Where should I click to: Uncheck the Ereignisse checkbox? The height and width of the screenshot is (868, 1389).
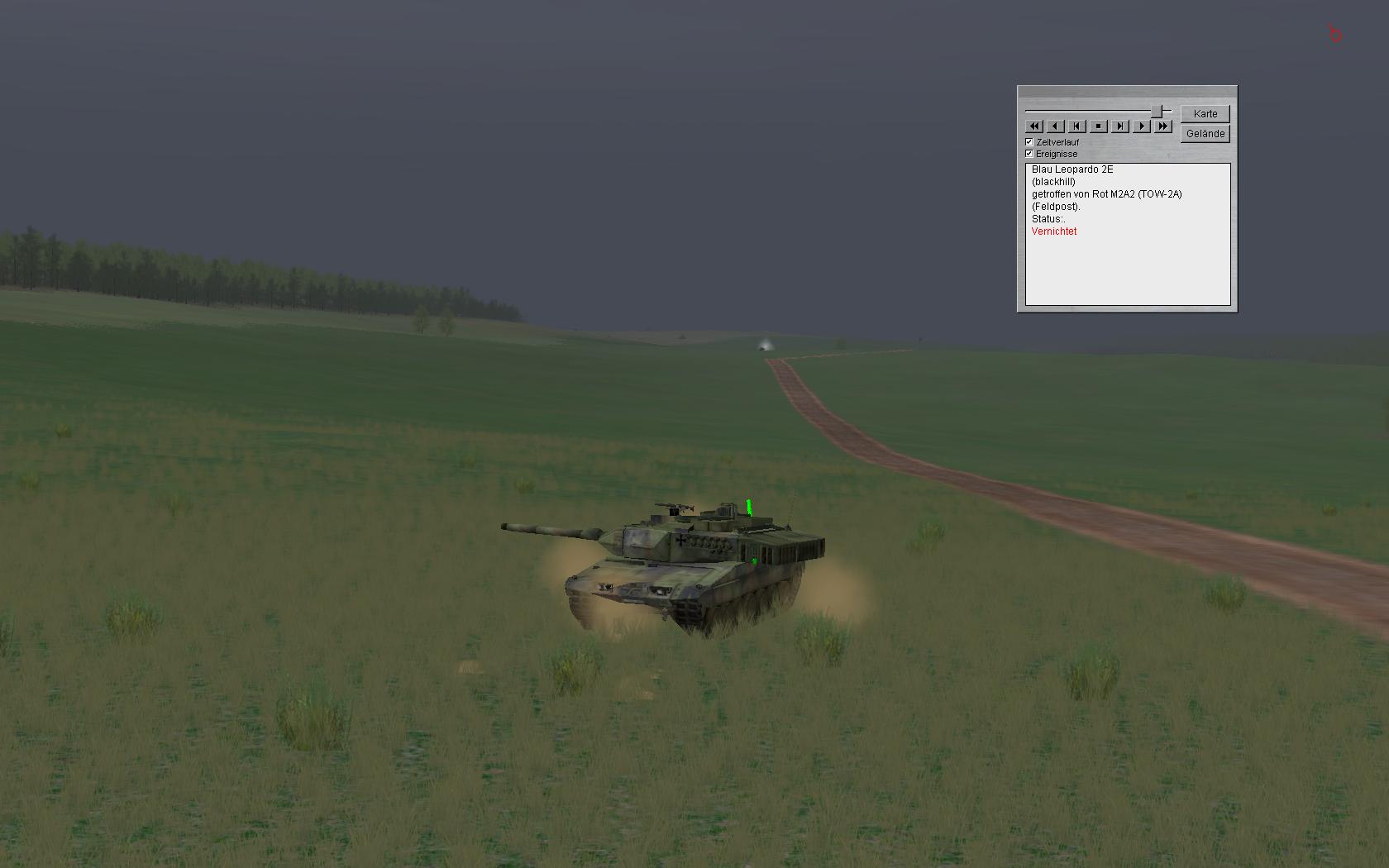pyautogui.click(x=1029, y=154)
